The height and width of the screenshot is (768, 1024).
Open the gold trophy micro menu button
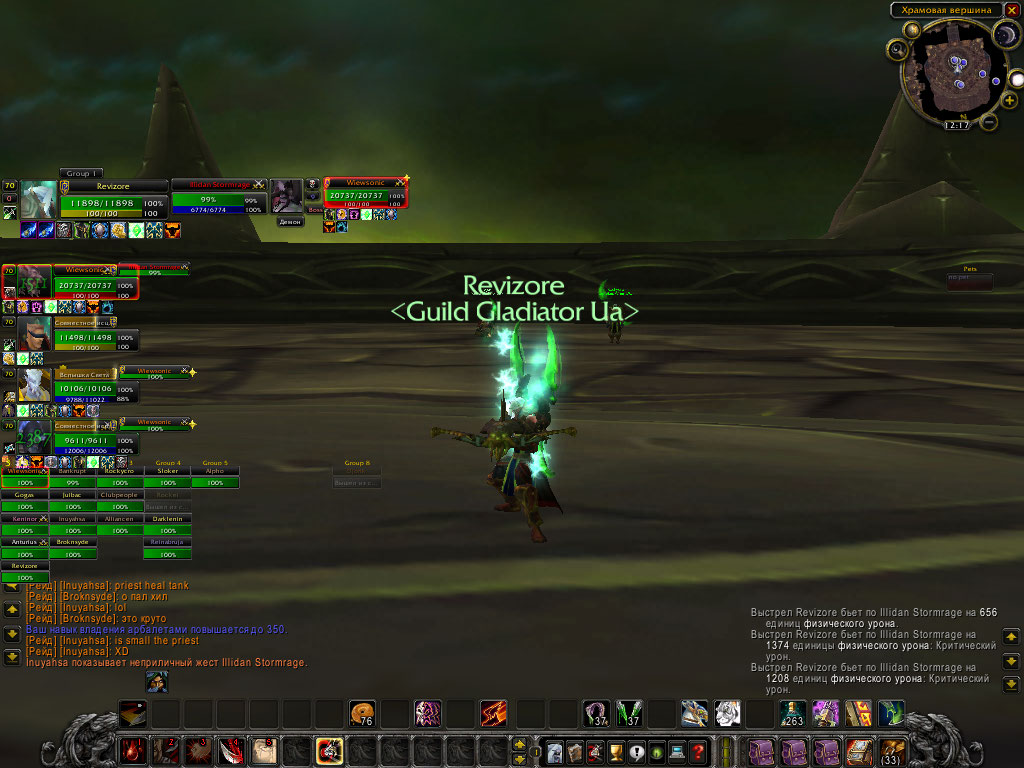(617, 751)
